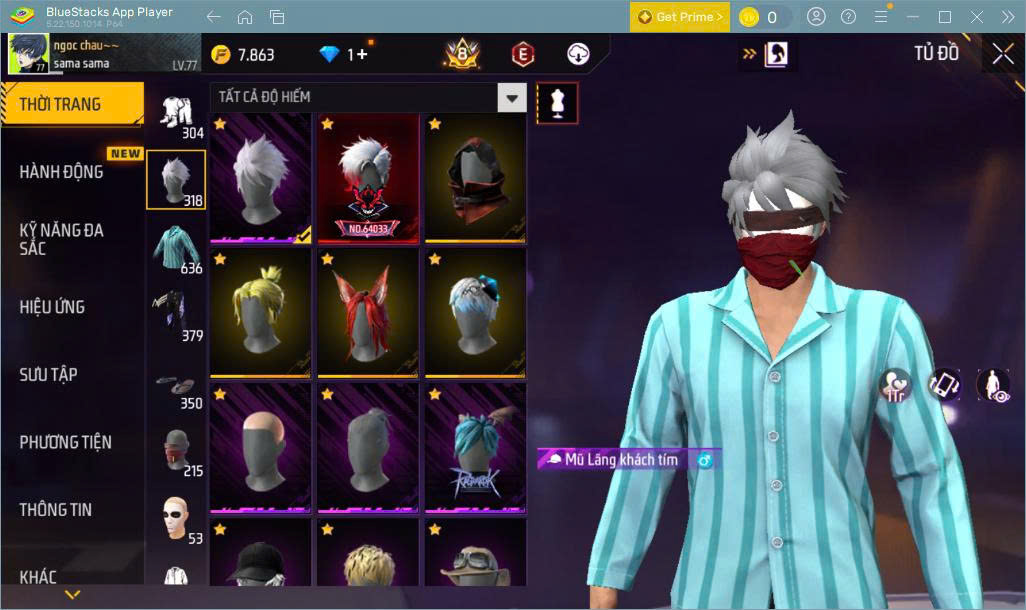The width and height of the screenshot is (1026, 610).
Task: Choose the black and red hood item
Action: click(476, 178)
